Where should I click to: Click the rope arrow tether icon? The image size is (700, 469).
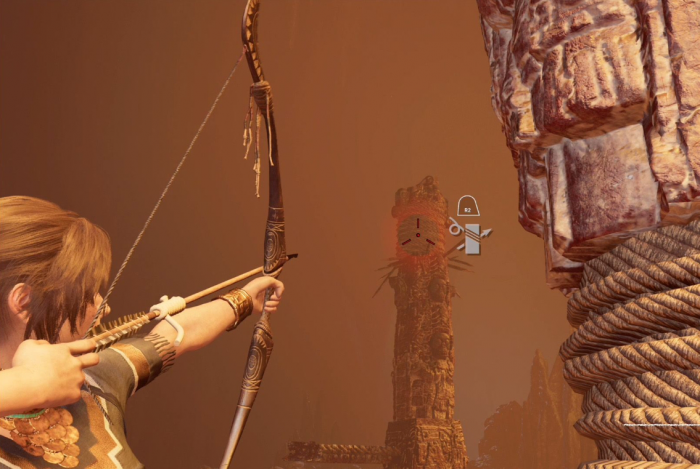click(470, 238)
